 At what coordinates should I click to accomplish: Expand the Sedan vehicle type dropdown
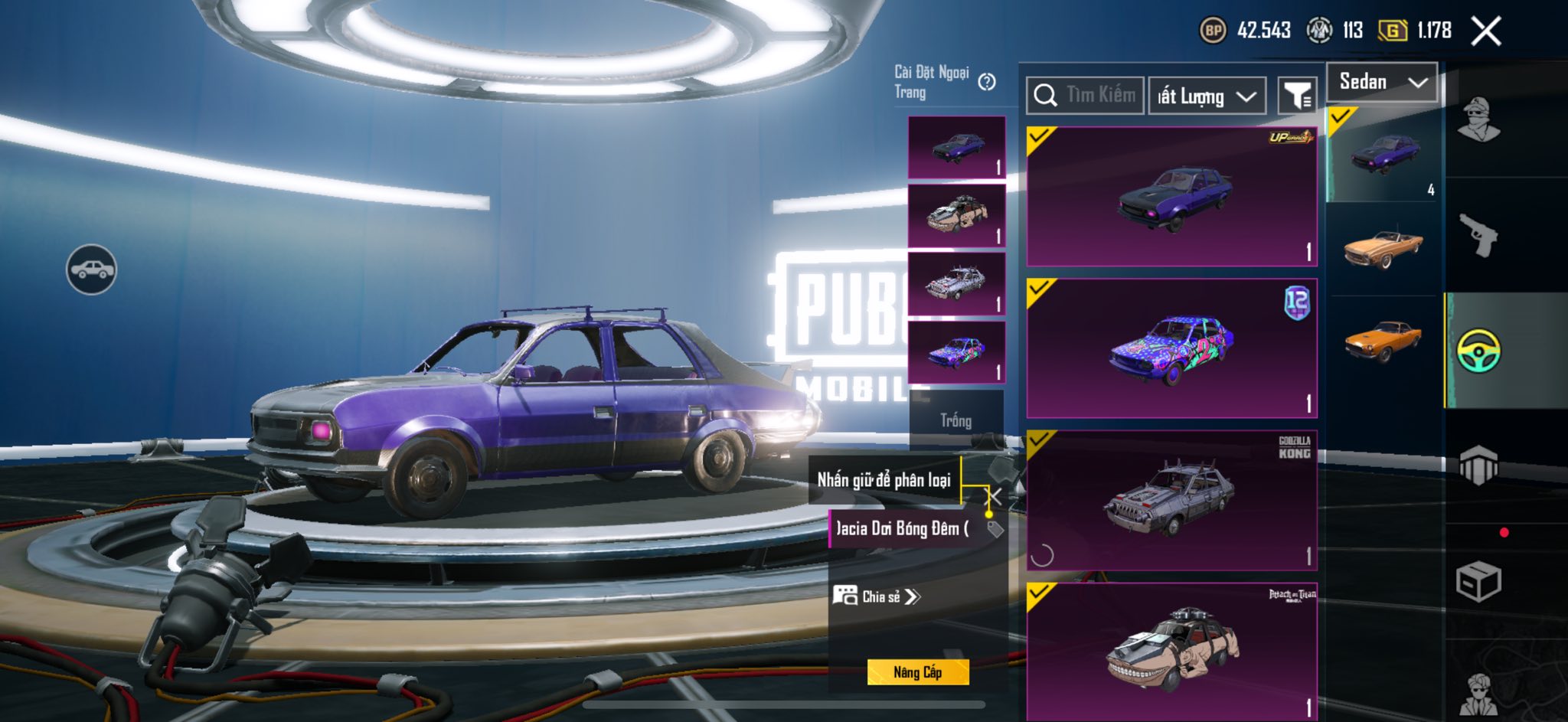pos(1383,82)
